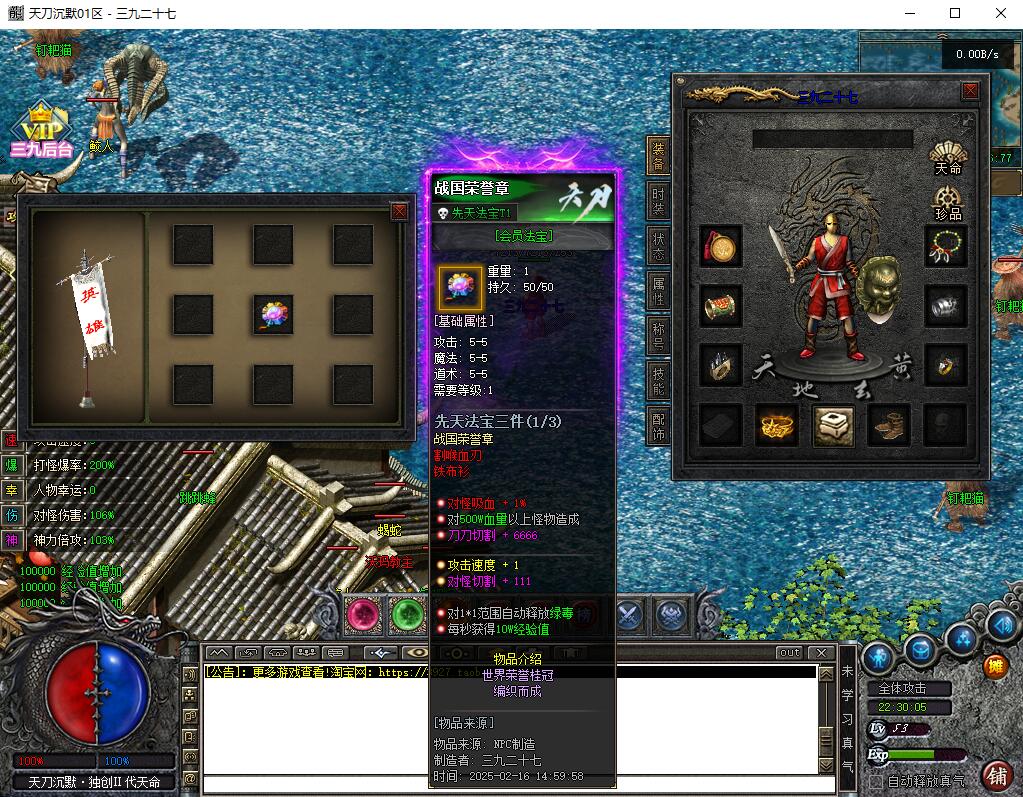
Task: Open the 铺 shop button
Action: 996,774
